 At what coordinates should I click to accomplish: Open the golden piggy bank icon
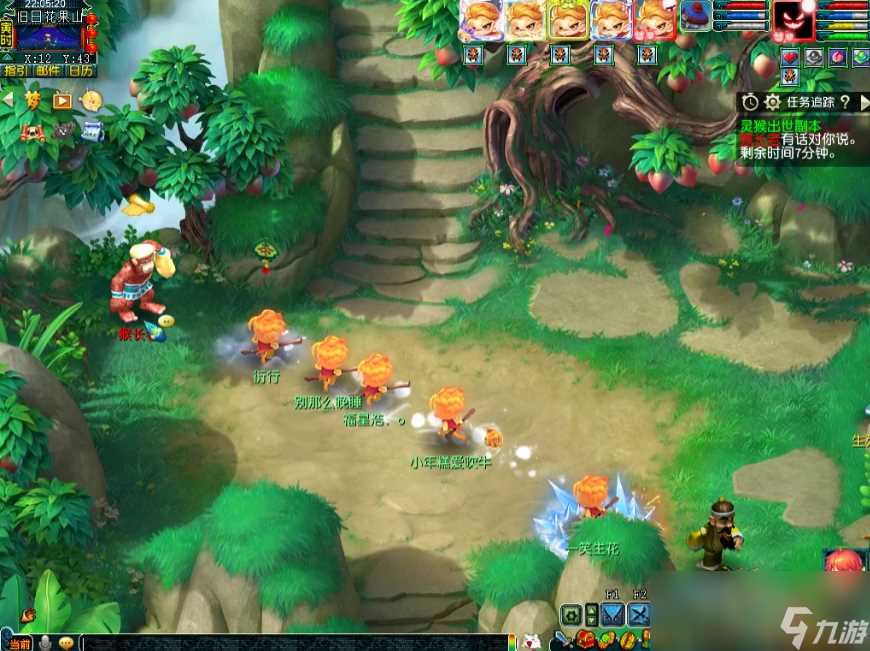91,100
